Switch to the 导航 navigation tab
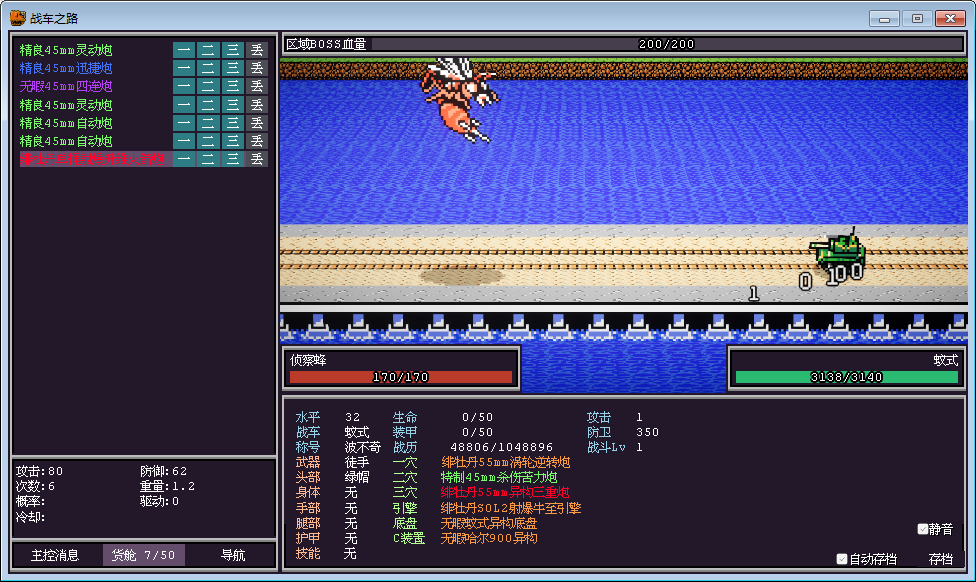The height and width of the screenshot is (582, 976). tap(232, 555)
